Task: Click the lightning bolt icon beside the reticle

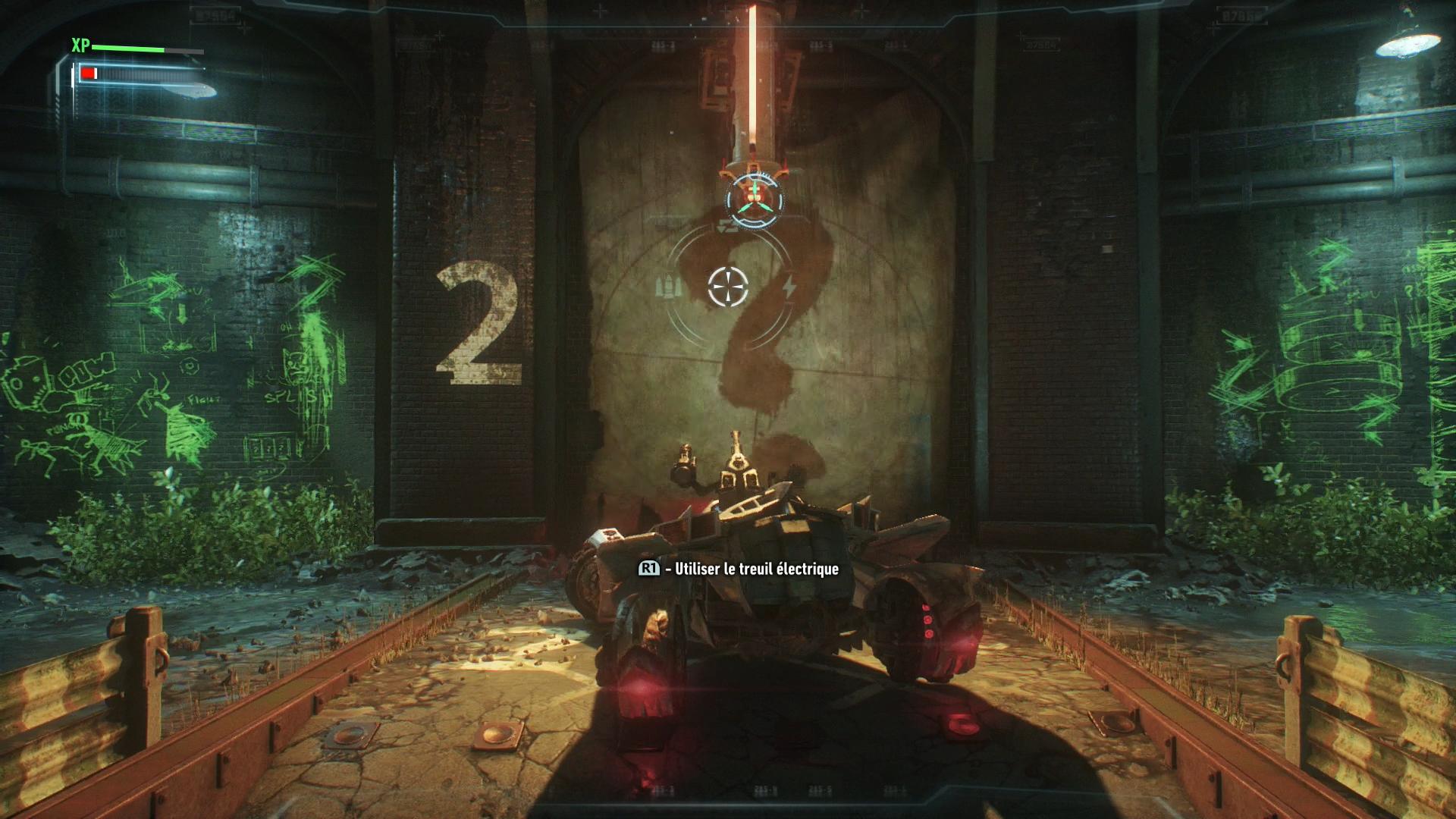Action: click(x=789, y=287)
